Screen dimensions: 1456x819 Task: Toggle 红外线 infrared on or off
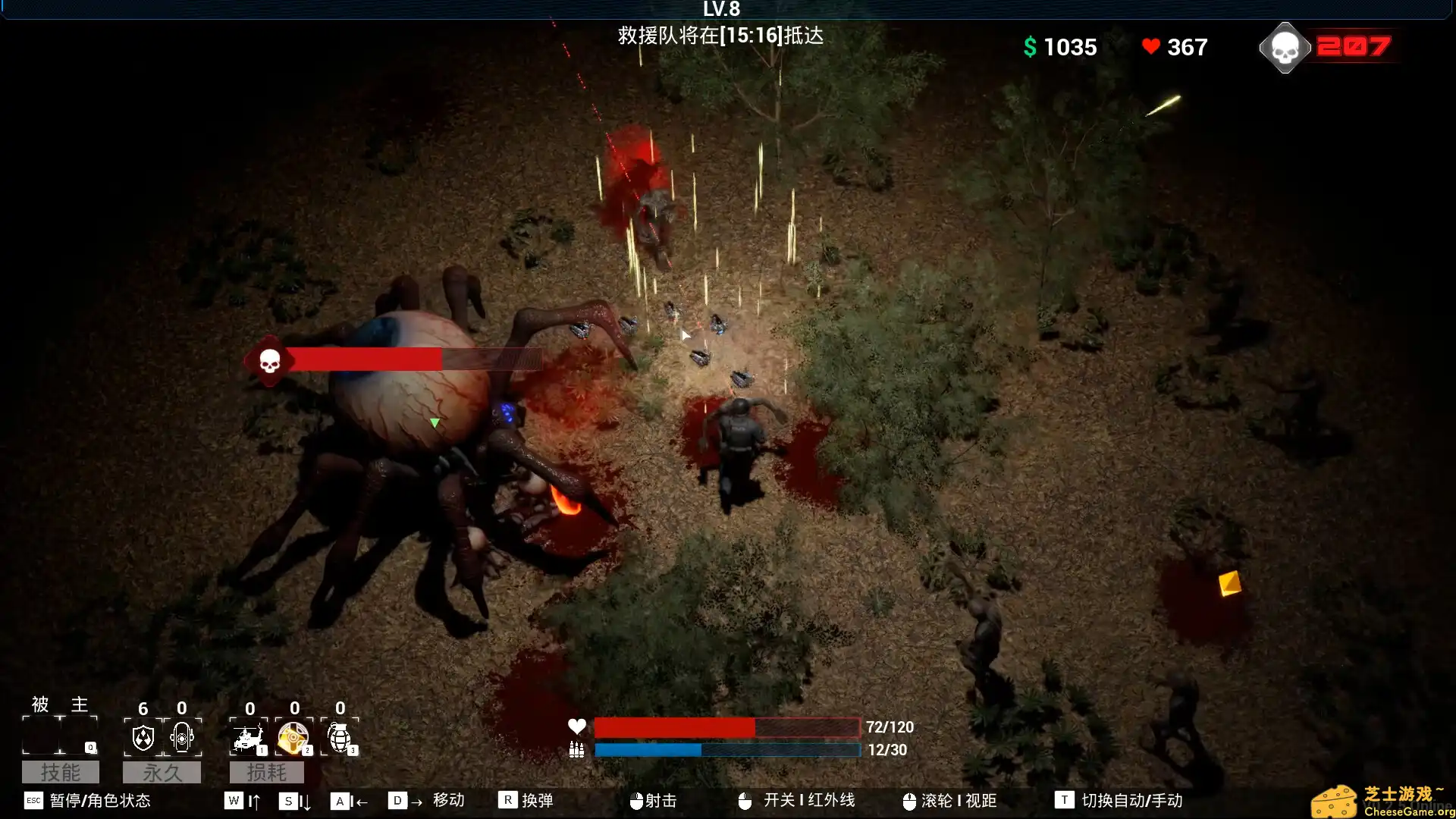click(808, 799)
